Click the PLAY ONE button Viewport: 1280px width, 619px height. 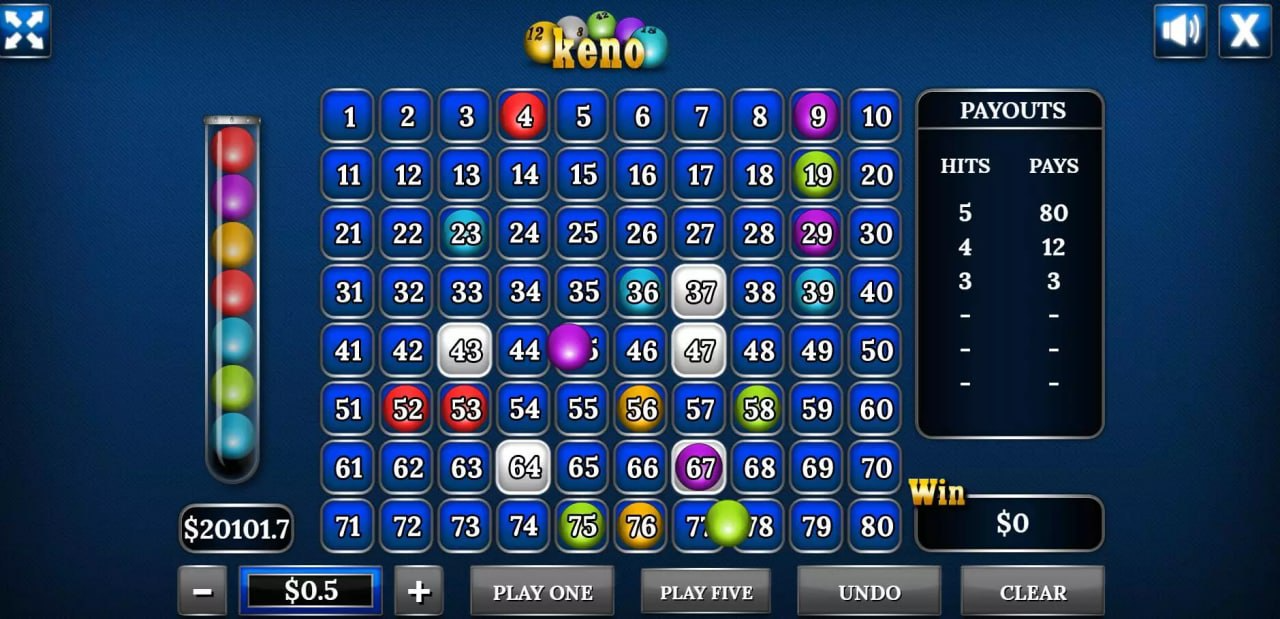(542, 592)
